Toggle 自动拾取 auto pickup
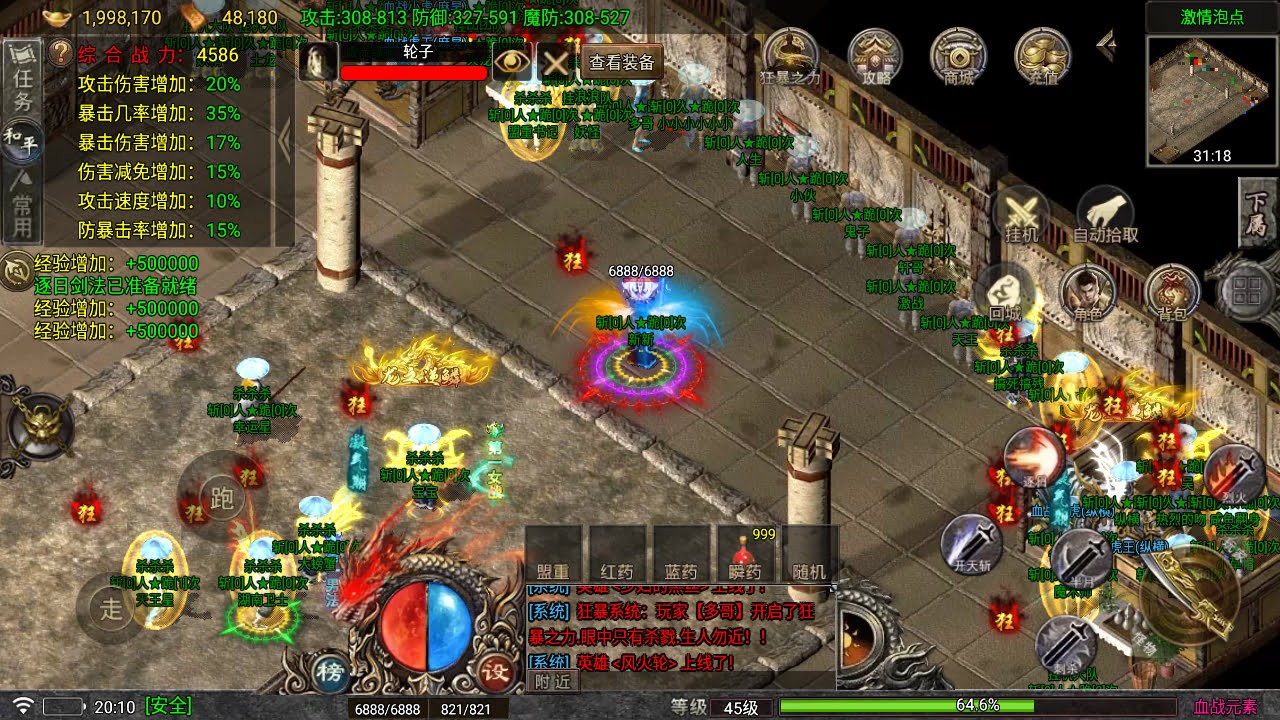1280x720 pixels. coord(1105,215)
